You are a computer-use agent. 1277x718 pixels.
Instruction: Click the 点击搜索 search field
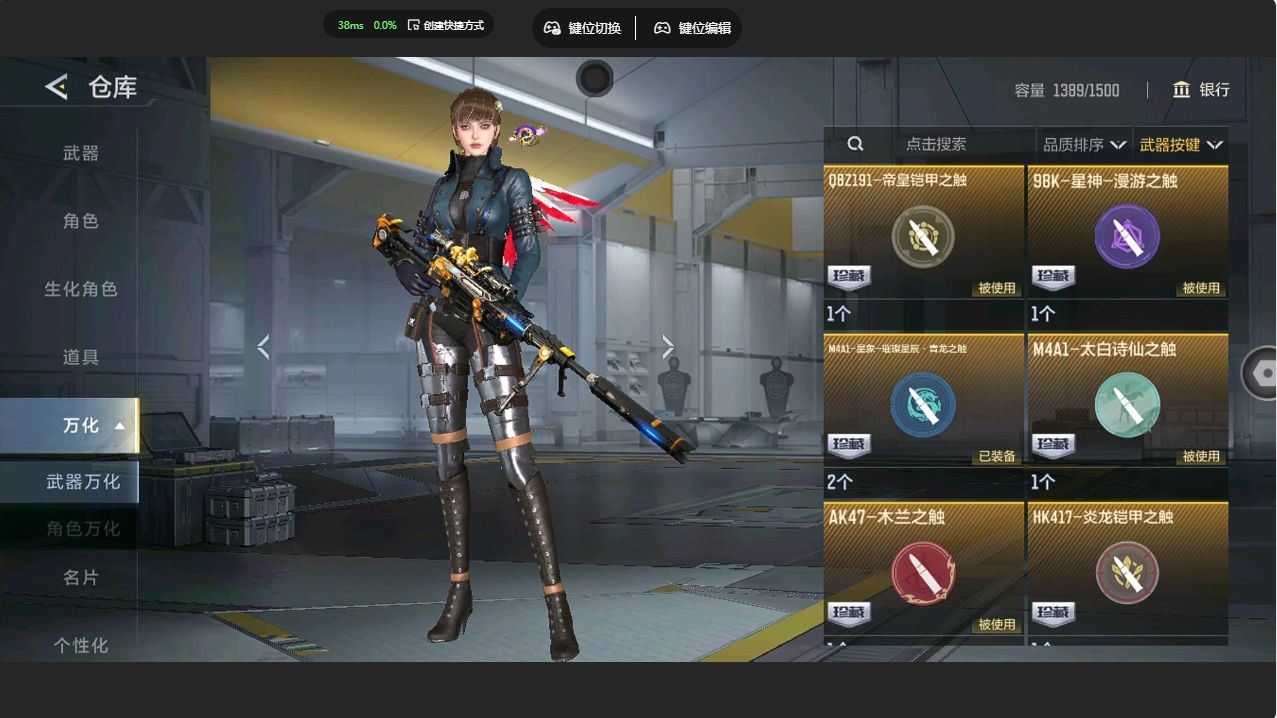pyautogui.click(x=935, y=144)
